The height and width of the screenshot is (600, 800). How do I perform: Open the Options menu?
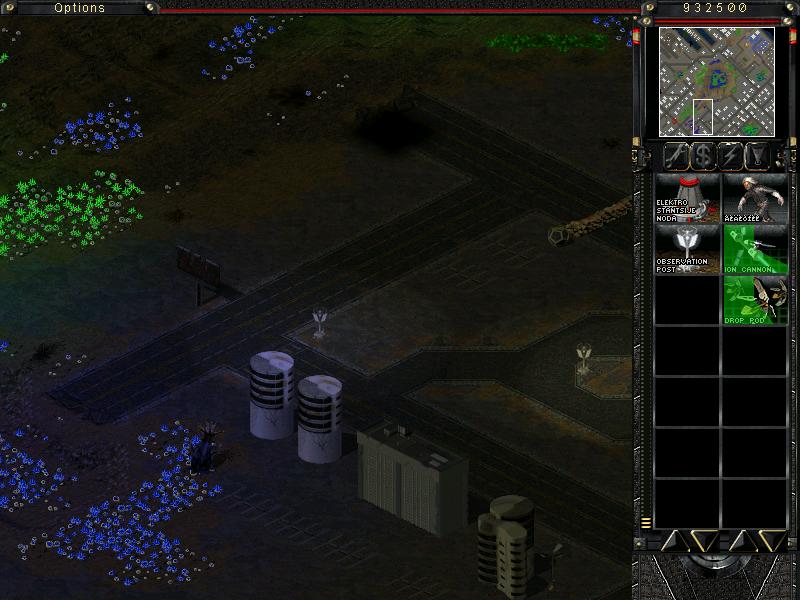click(x=79, y=8)
